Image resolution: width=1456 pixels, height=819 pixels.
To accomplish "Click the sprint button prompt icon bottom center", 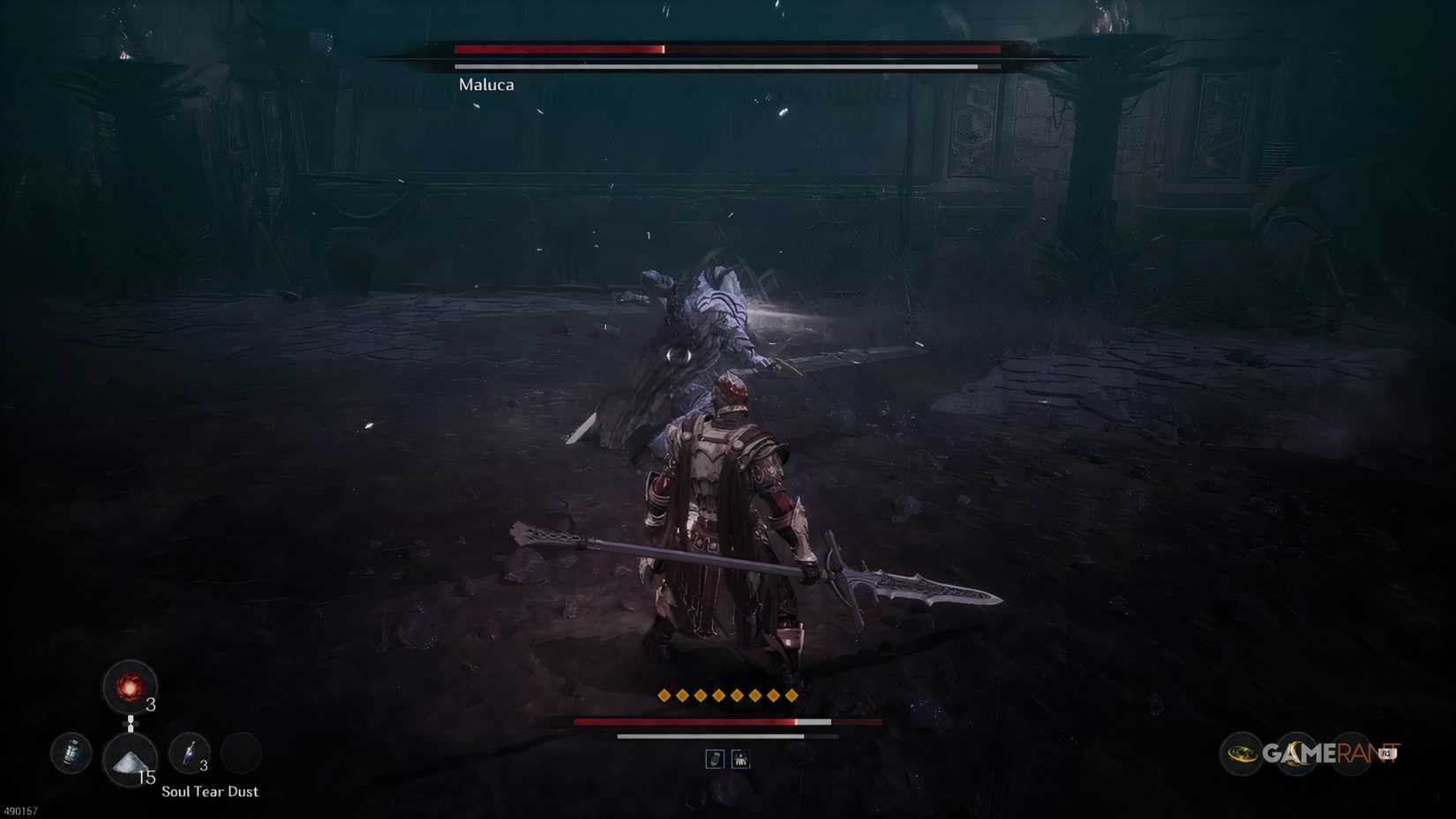I will [x=741, y=759].
